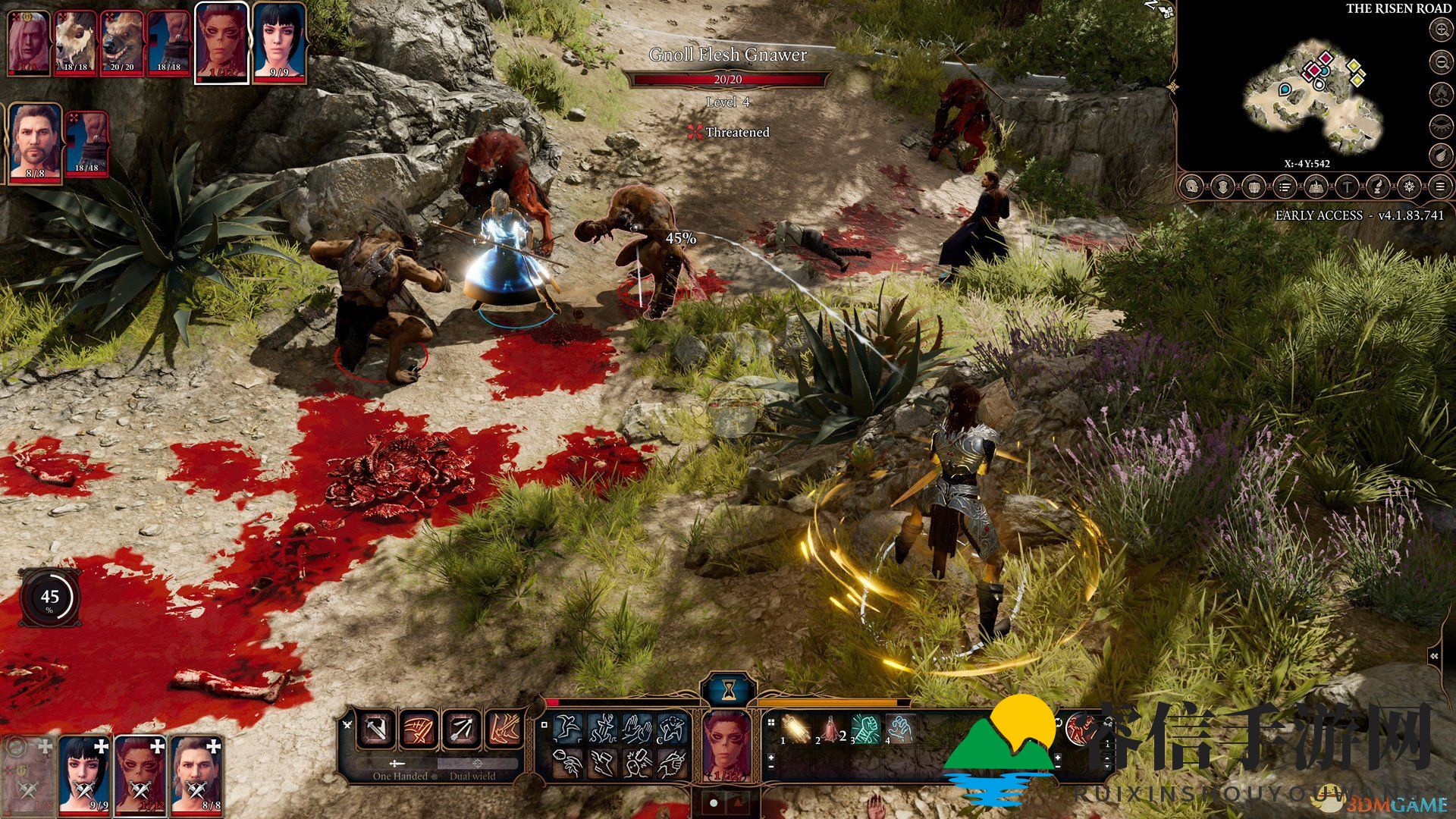Screen dimensions: 1456x819
Task: Open the main menu hamburger button
Action: tap(1439, 187)
